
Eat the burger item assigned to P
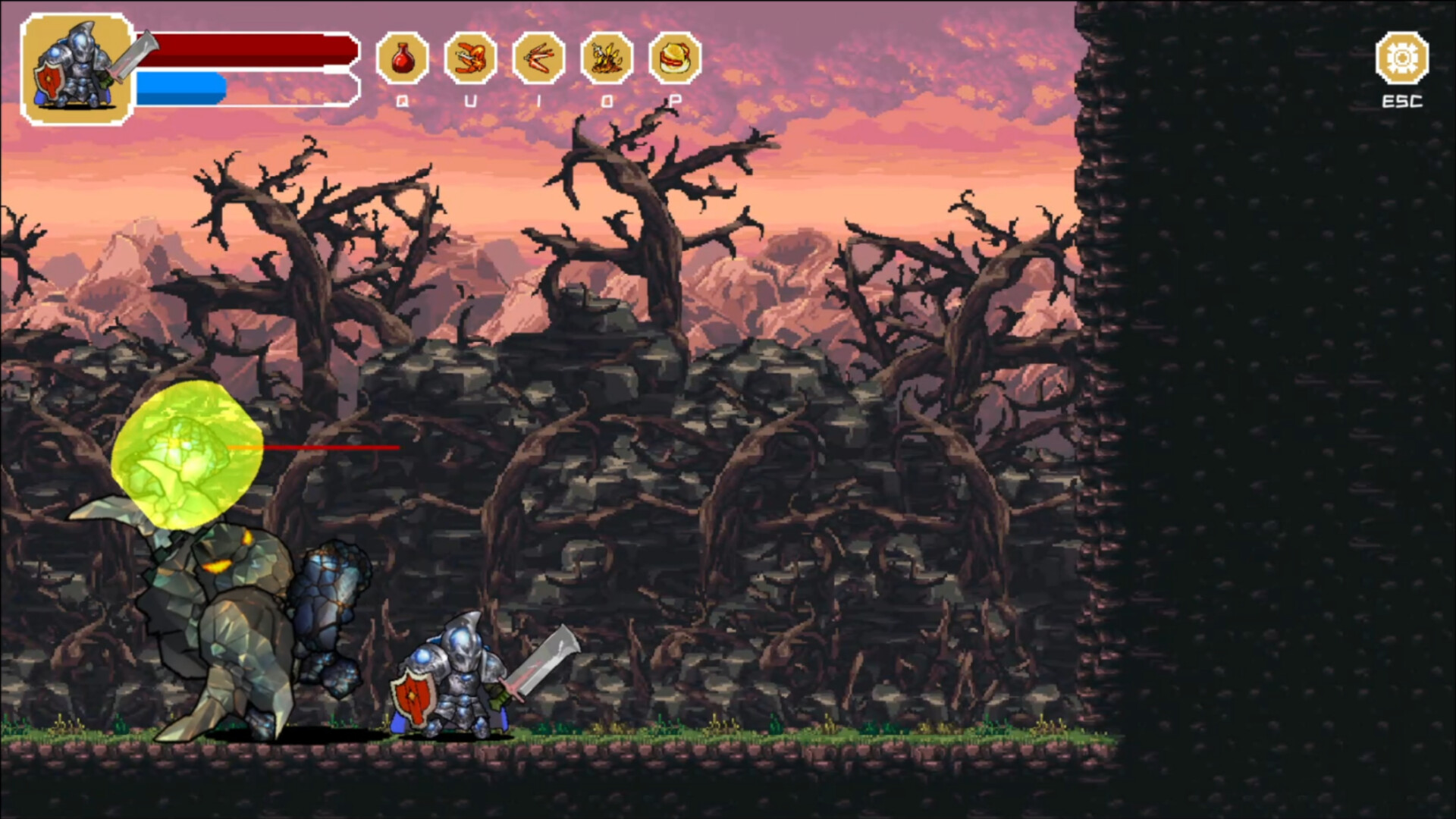click(675, 55)
